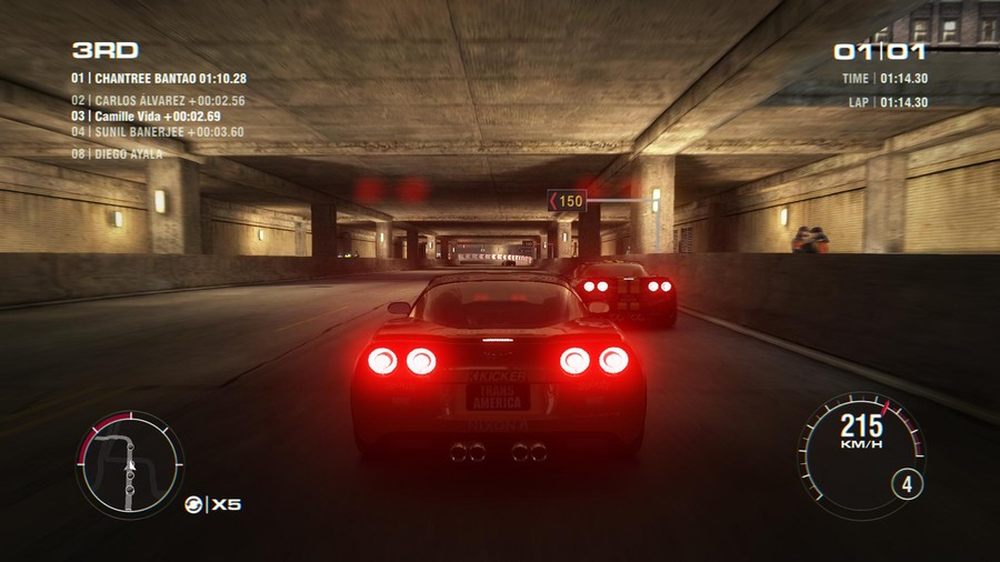Pick Sunil Banerjee's leaderboard row
1000x562 pixels.
(157, 131)
